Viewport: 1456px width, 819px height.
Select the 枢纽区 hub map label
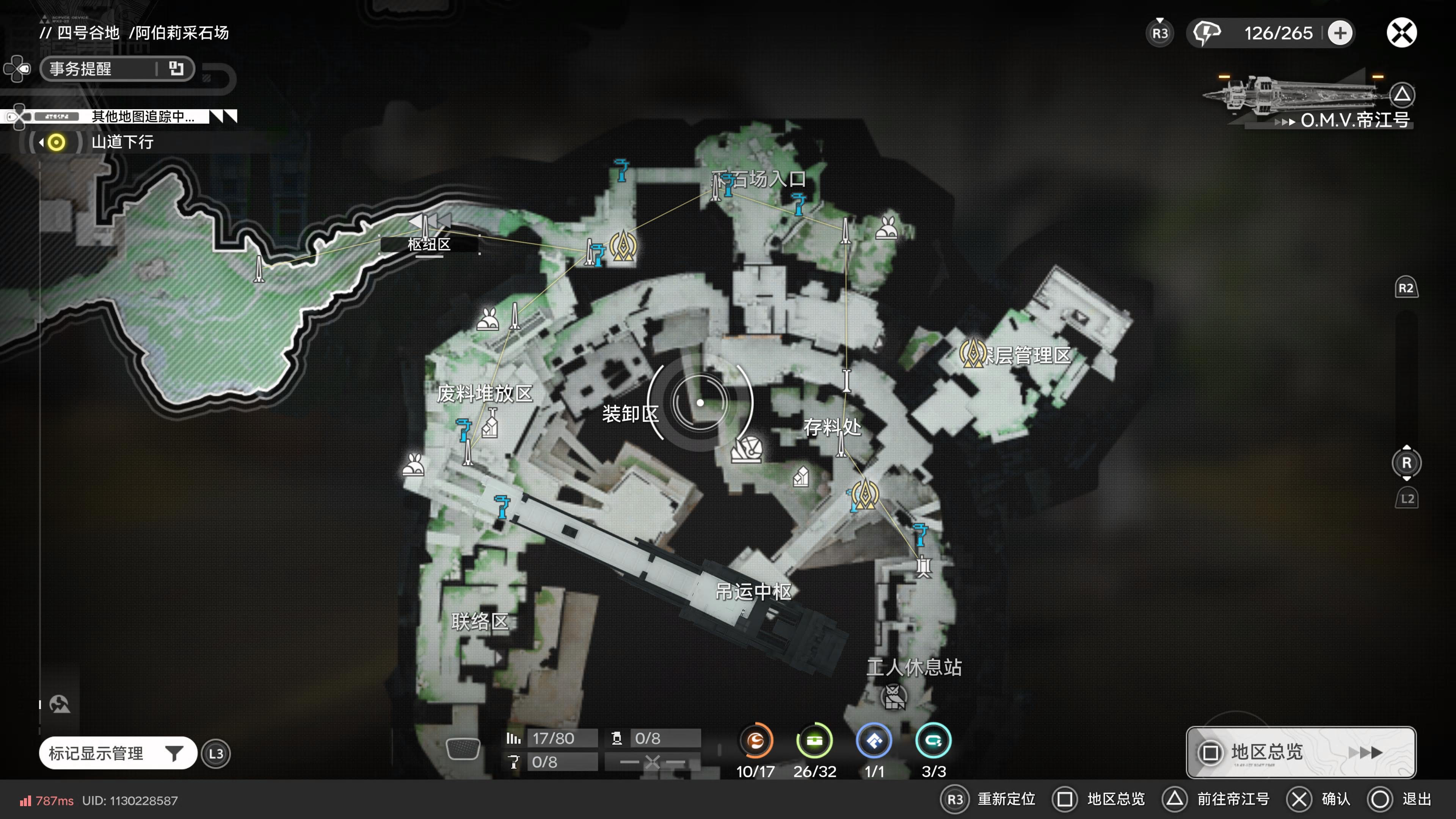coord(429,244)
